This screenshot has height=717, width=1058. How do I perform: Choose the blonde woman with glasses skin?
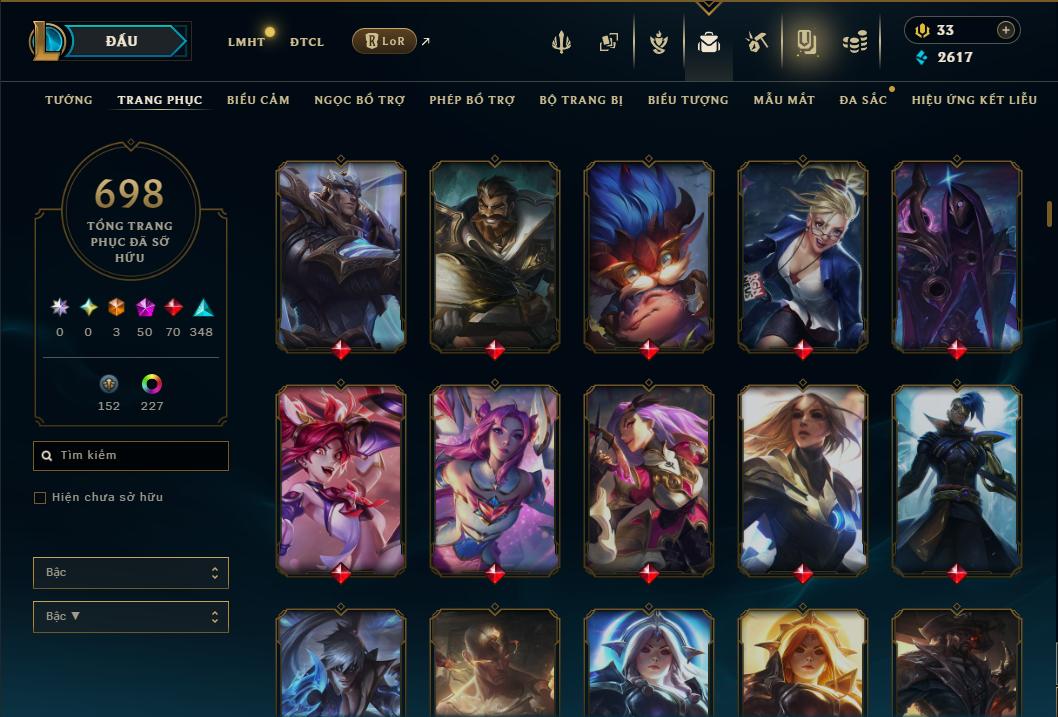click(x=803, y=255)
